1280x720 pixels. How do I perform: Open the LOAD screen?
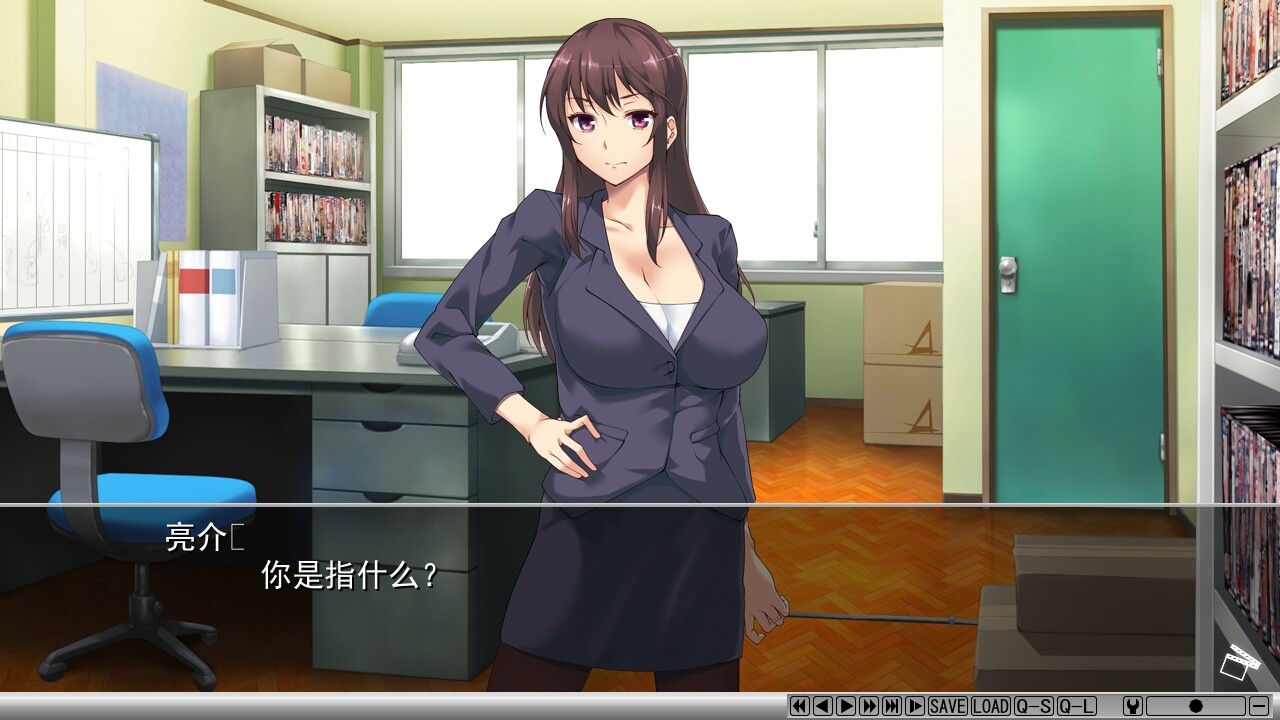click(x=991, y=707)
